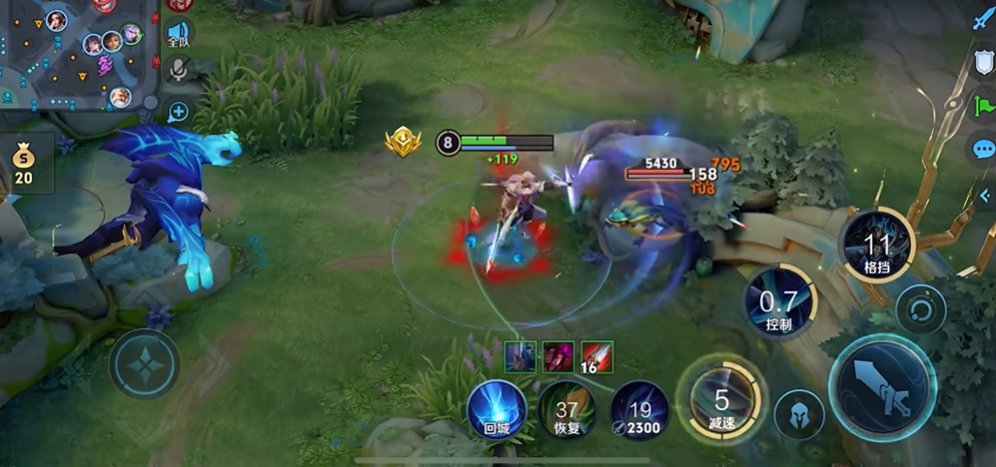Toggle the 全队 team voice speaker
Image resolution: width=996 pixels, height=467 pixels.
[x=178, y=34]
